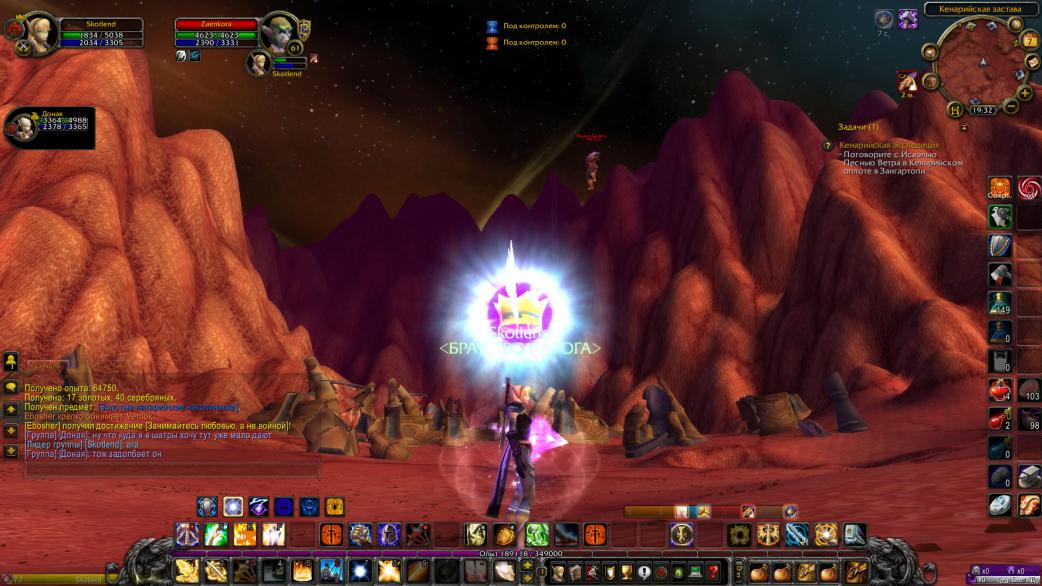Click the minimap zoom-out minus button
Screen dimensions: 1042x586
pos(1012,106)
